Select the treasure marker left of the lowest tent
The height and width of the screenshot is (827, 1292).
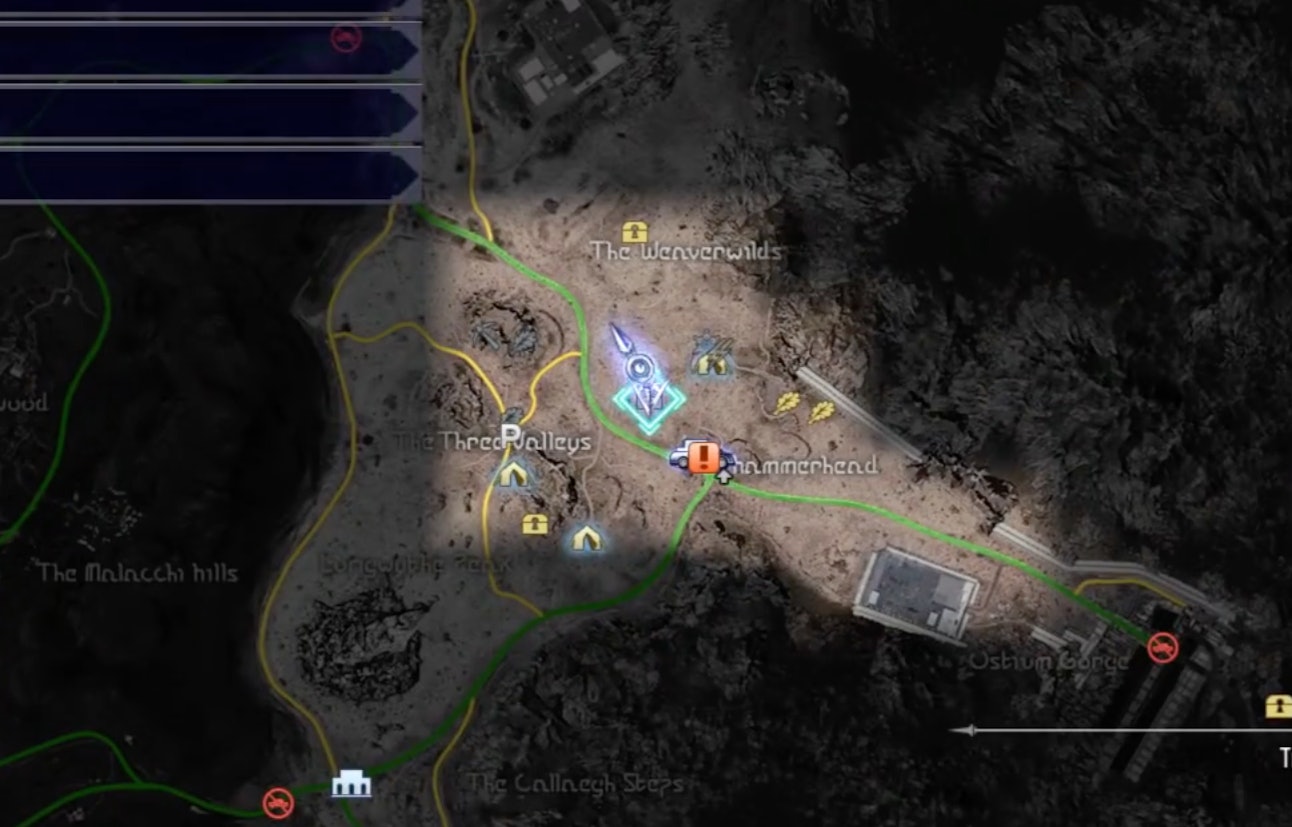tap(535, 523)
